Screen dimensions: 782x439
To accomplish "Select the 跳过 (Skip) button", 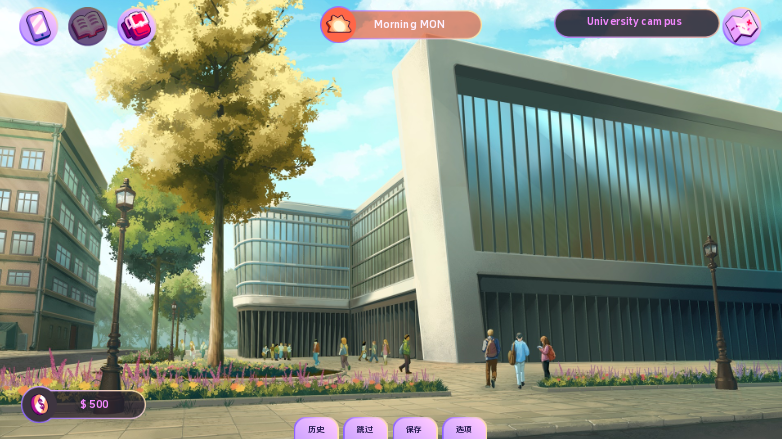I will [365, 429].
